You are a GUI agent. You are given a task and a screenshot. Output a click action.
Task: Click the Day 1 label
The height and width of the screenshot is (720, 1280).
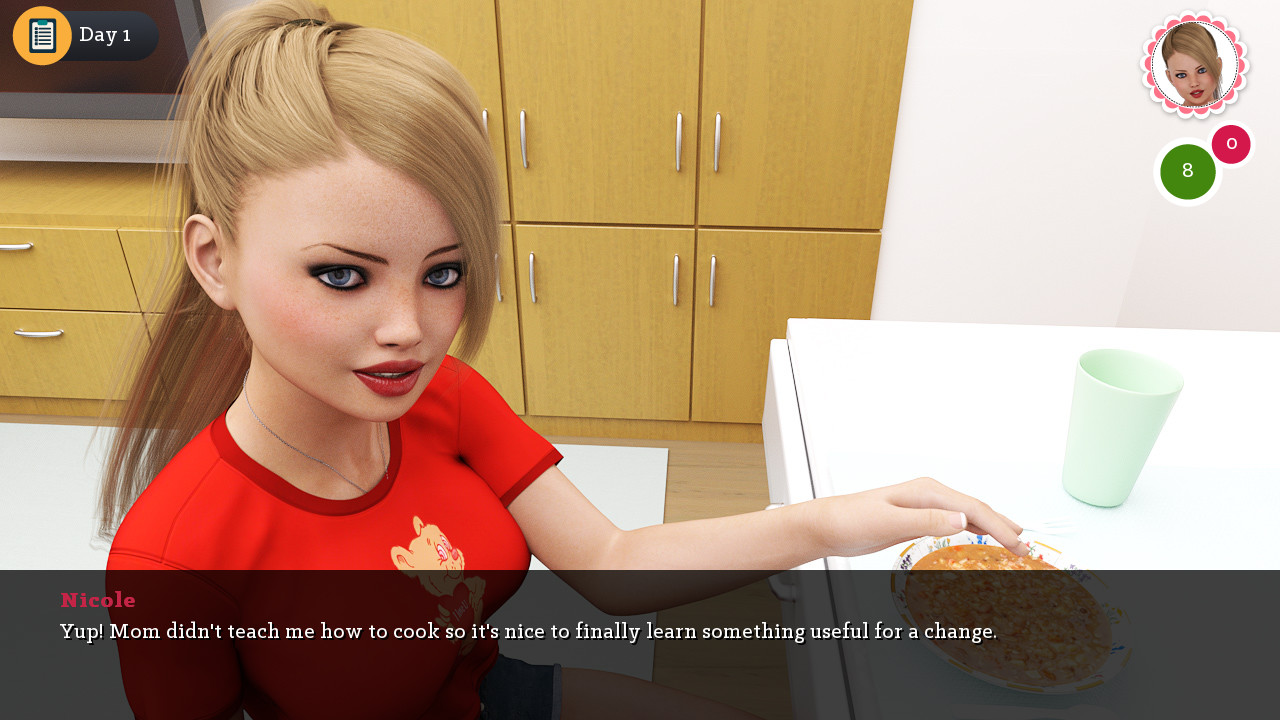[104, 34]
